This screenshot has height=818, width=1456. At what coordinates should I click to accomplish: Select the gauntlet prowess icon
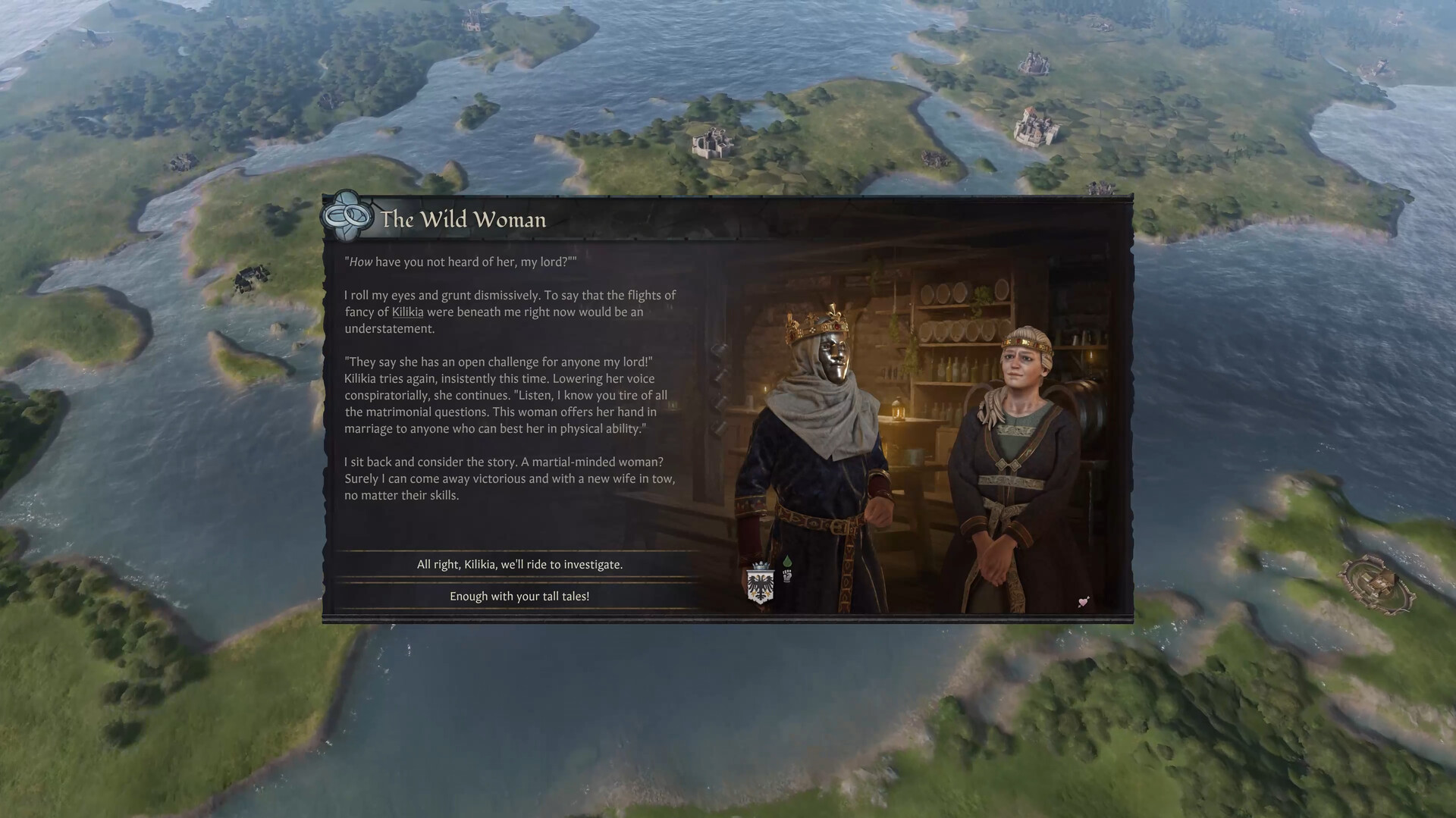point(786,575)
